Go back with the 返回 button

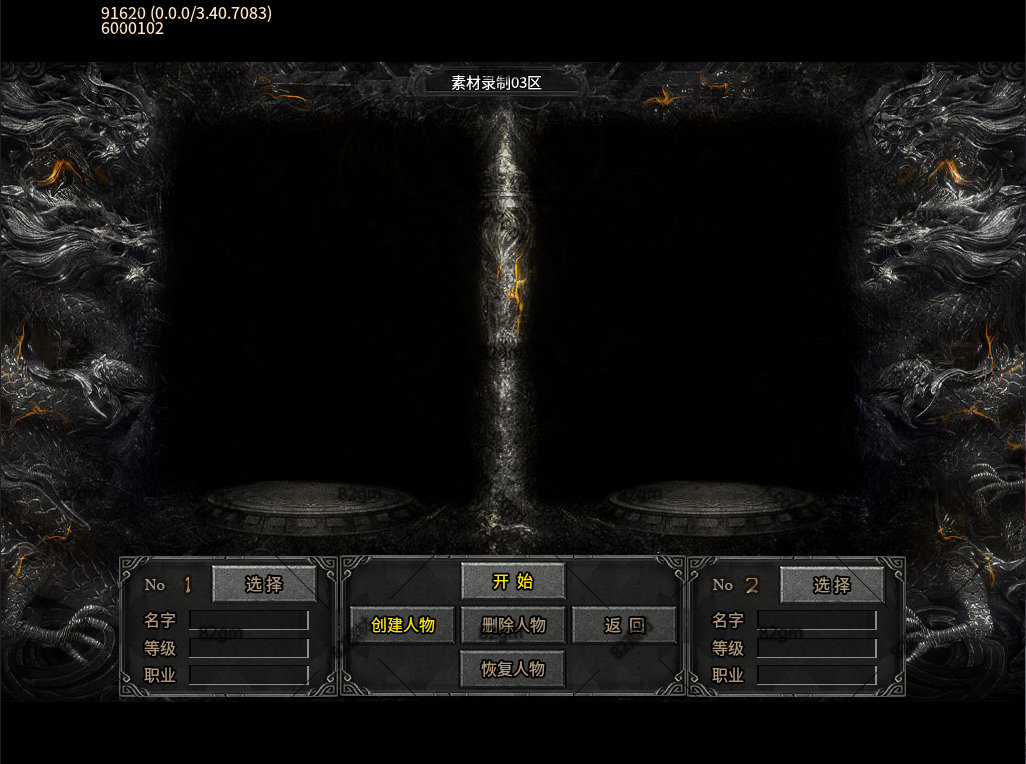(x=624, y=625)
